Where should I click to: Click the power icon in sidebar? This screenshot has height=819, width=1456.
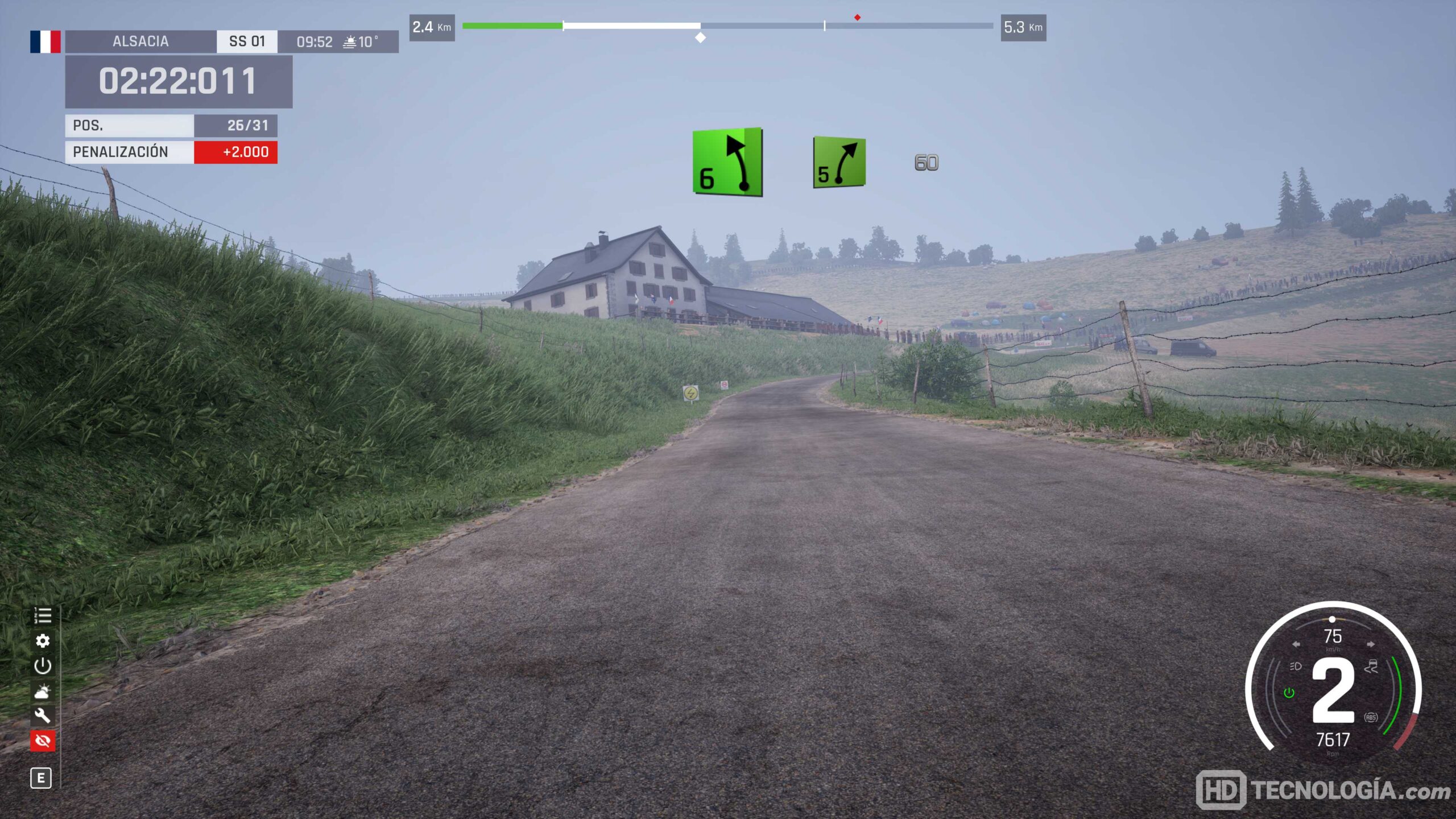point(43,666)
